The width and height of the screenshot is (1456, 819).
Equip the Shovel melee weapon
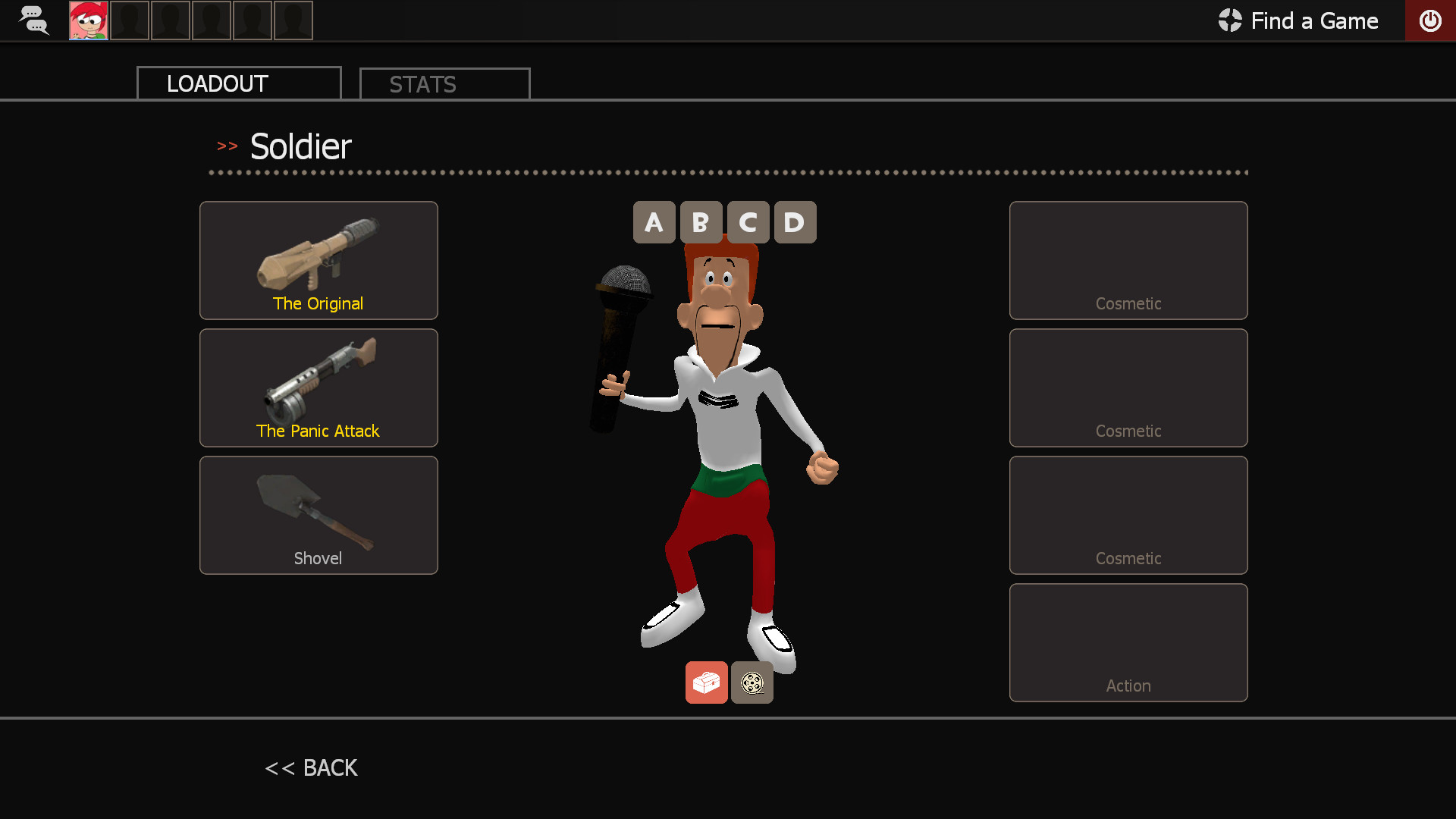click(318, 515)
